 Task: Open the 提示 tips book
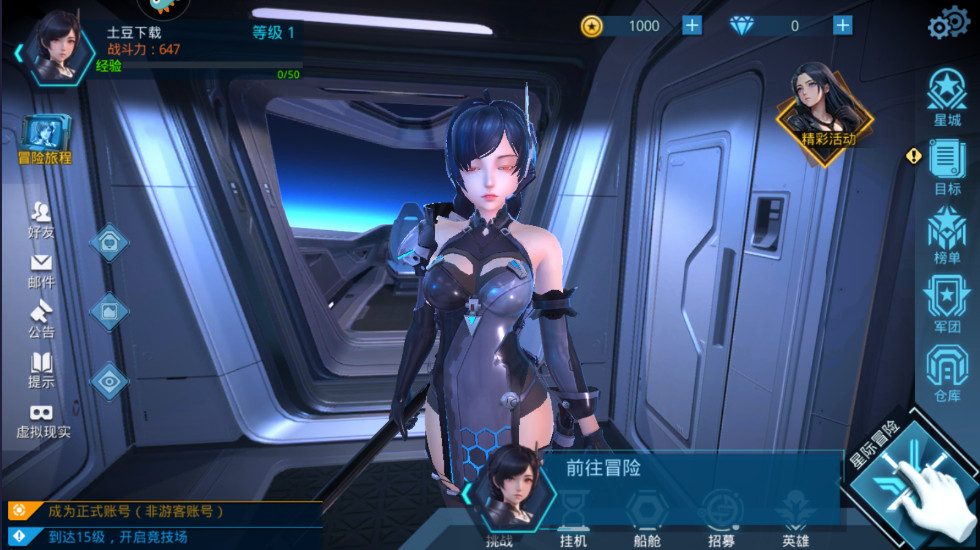coord(42,369)
